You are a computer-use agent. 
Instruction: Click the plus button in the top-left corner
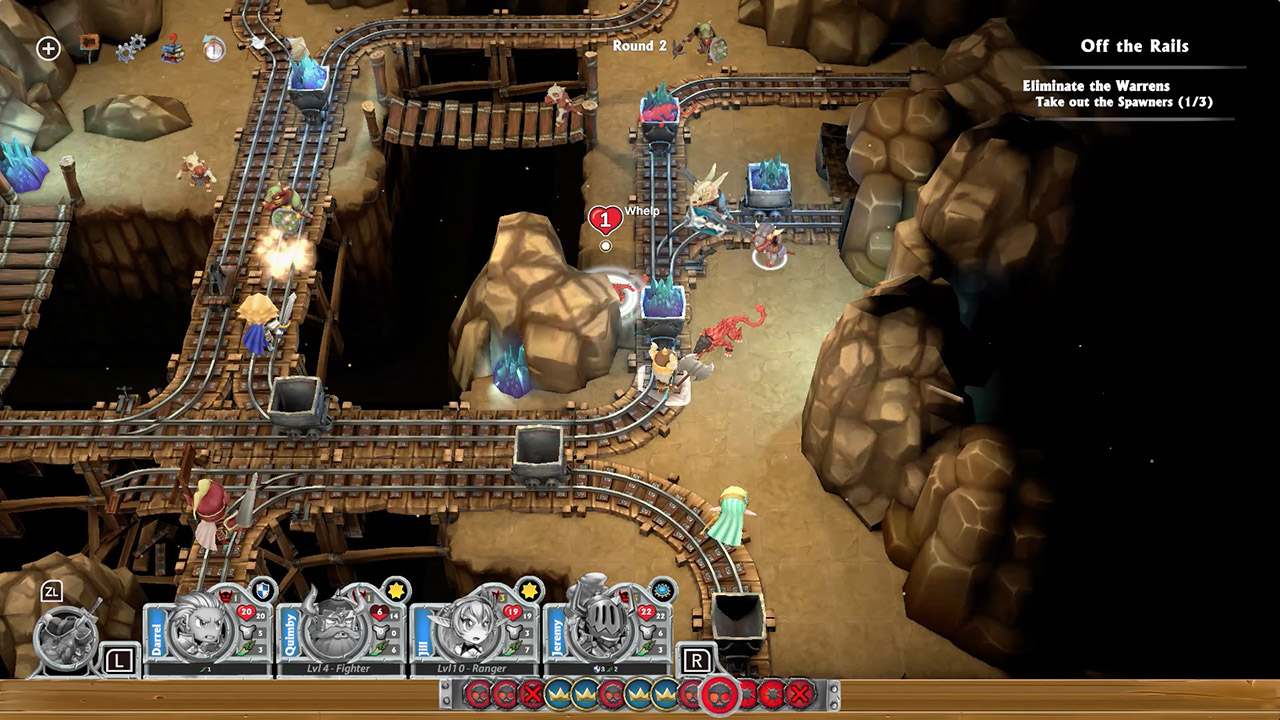tap(48, 48)
